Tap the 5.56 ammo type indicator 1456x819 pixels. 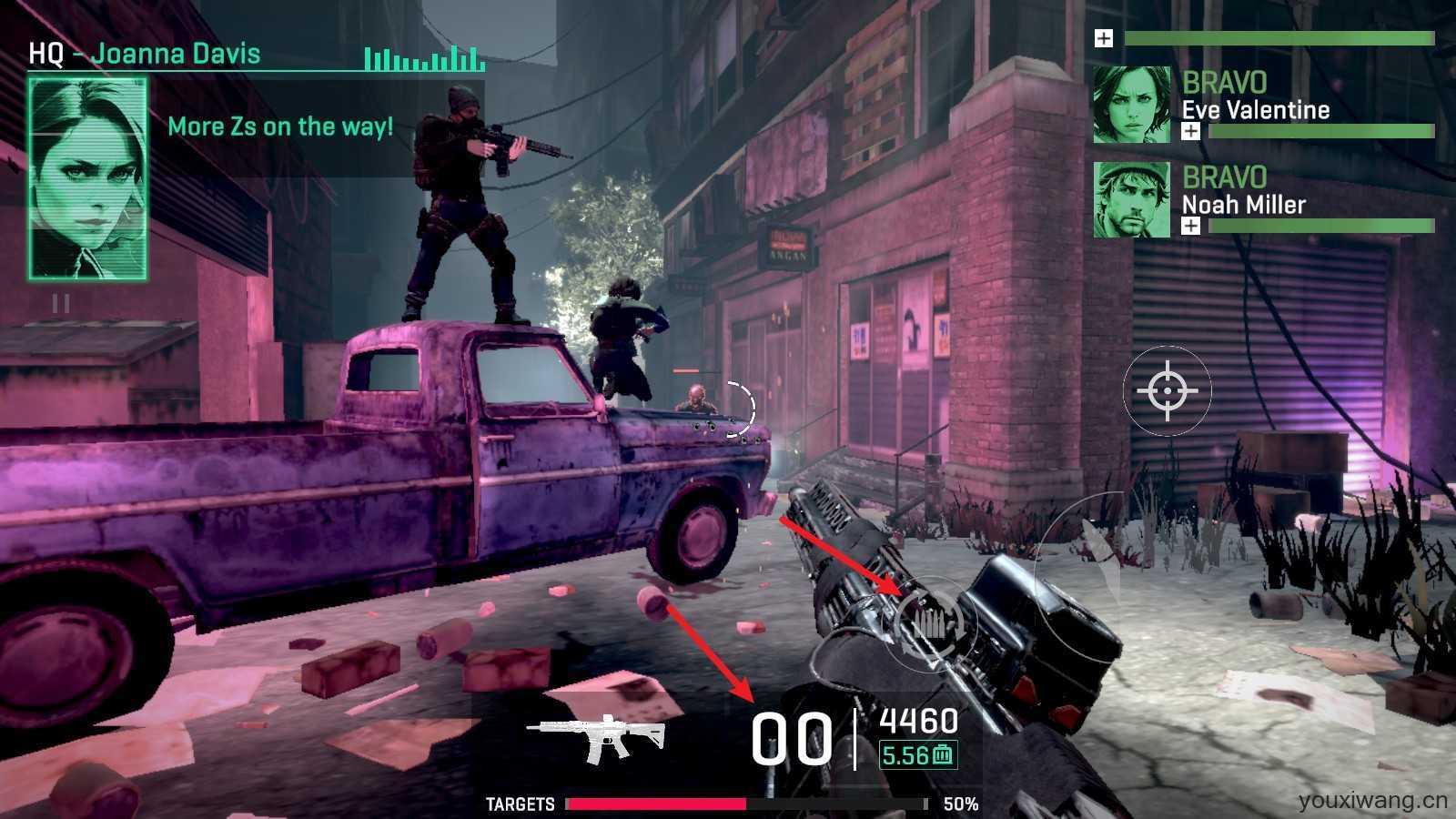pos(917,755)
